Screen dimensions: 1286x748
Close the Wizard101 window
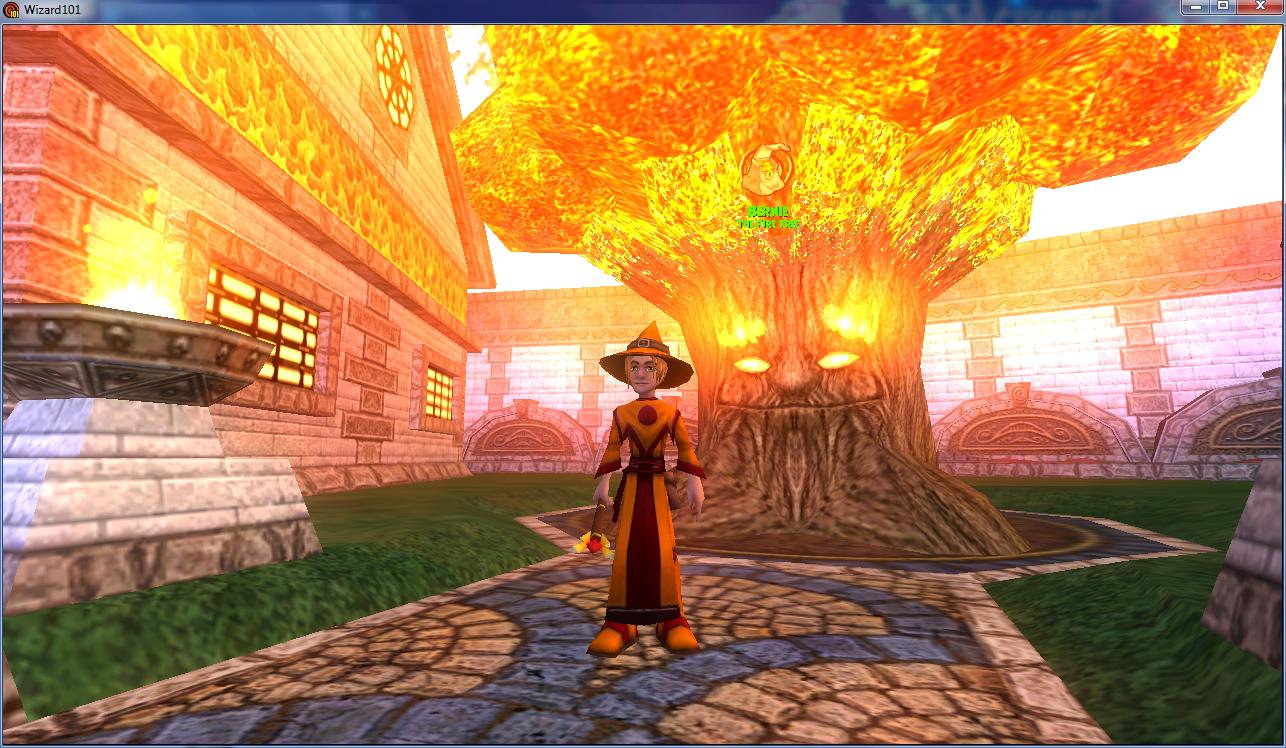click(1259, 7)
